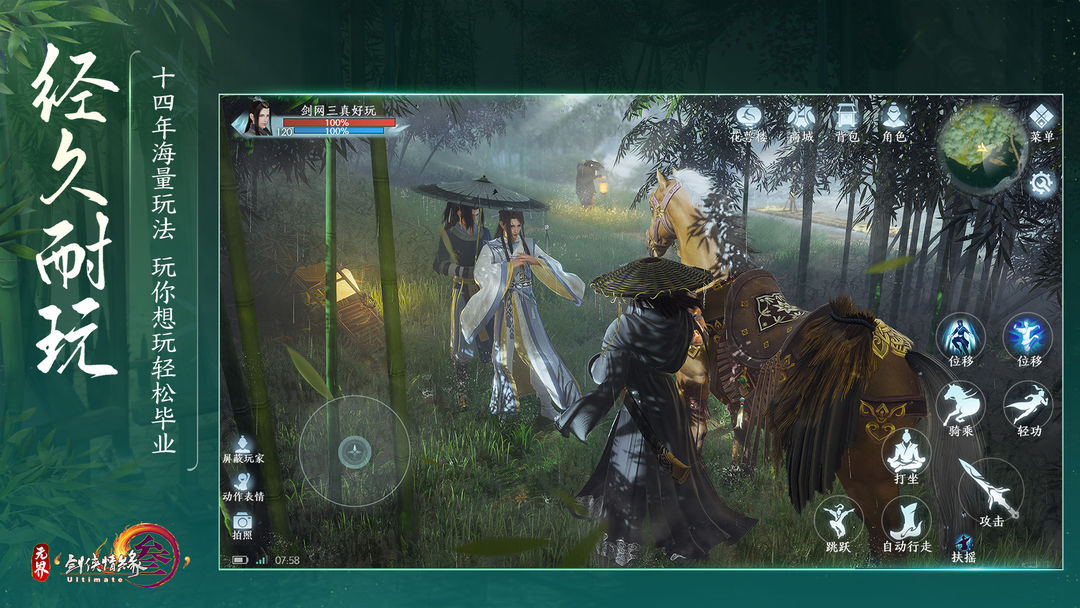Activate the 攻击 sword attack button
Image resolution: width=1080 pixels, height=608 pixels.
(989, 490)
